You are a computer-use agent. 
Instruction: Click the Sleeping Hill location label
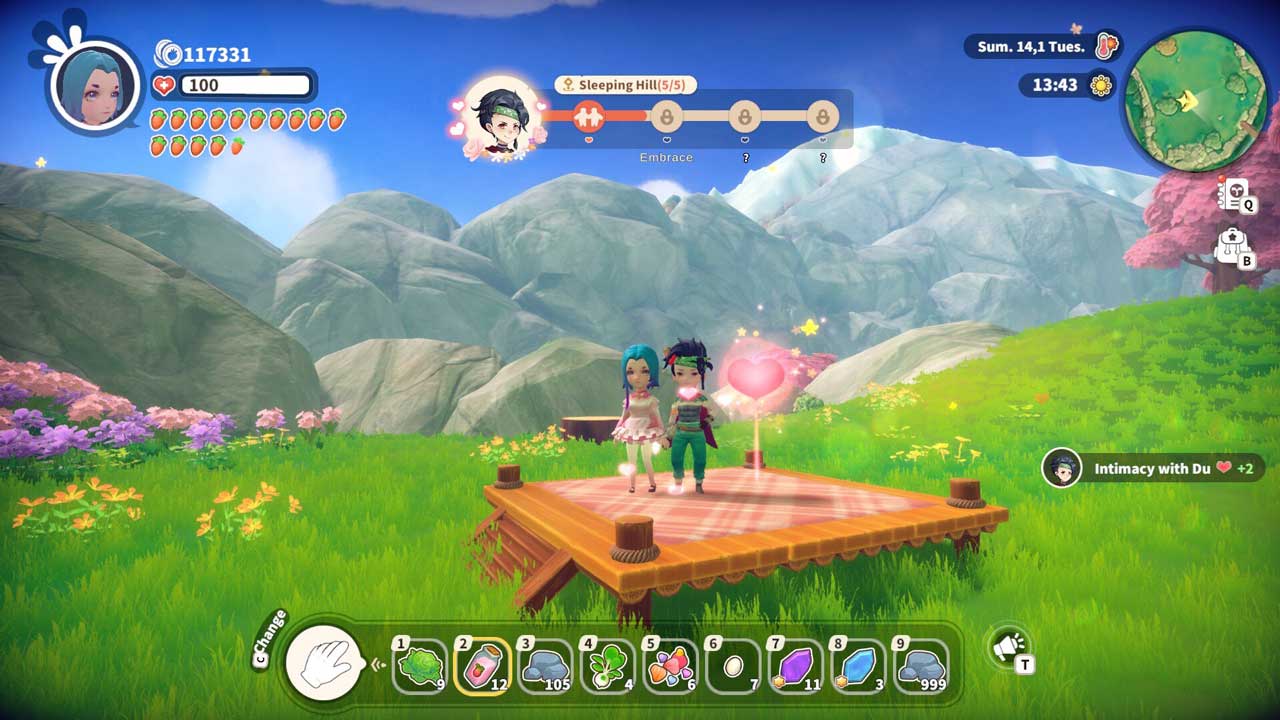[x=625, y=85]
